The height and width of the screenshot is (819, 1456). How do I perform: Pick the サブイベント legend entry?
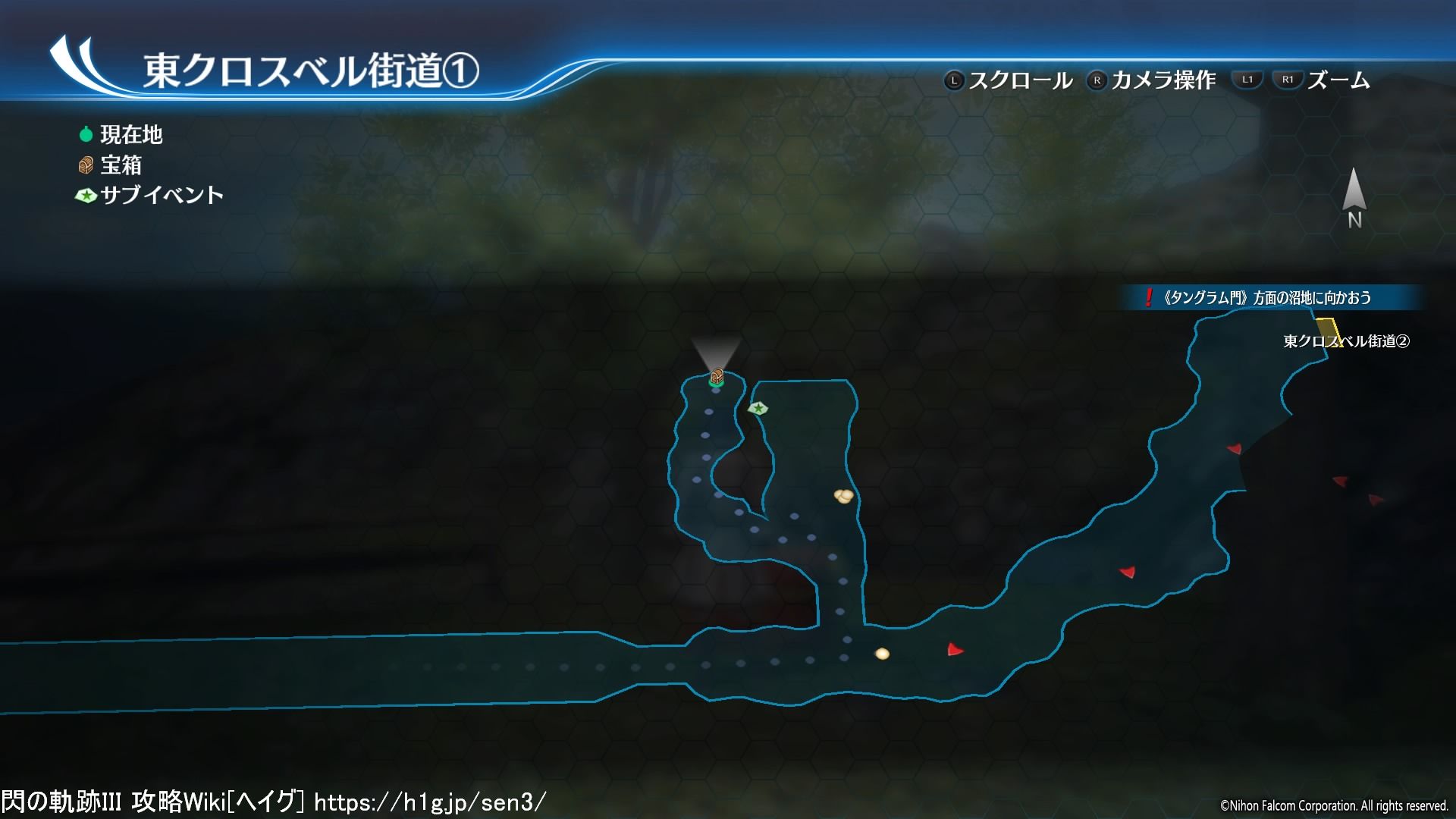pyautogui.click(x=149, y=196)
